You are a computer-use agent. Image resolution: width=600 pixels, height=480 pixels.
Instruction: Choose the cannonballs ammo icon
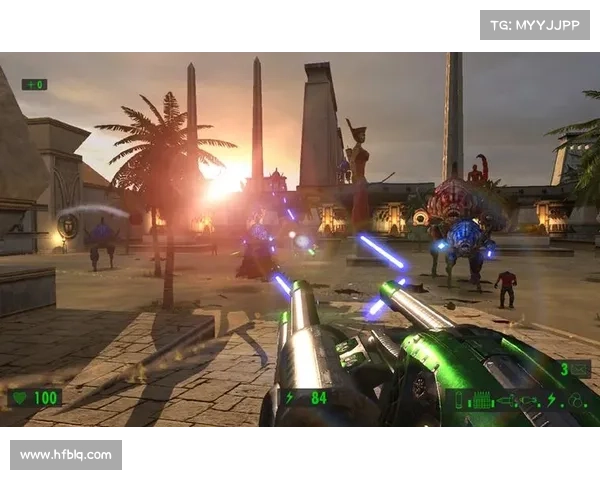[x=577, y=399]
